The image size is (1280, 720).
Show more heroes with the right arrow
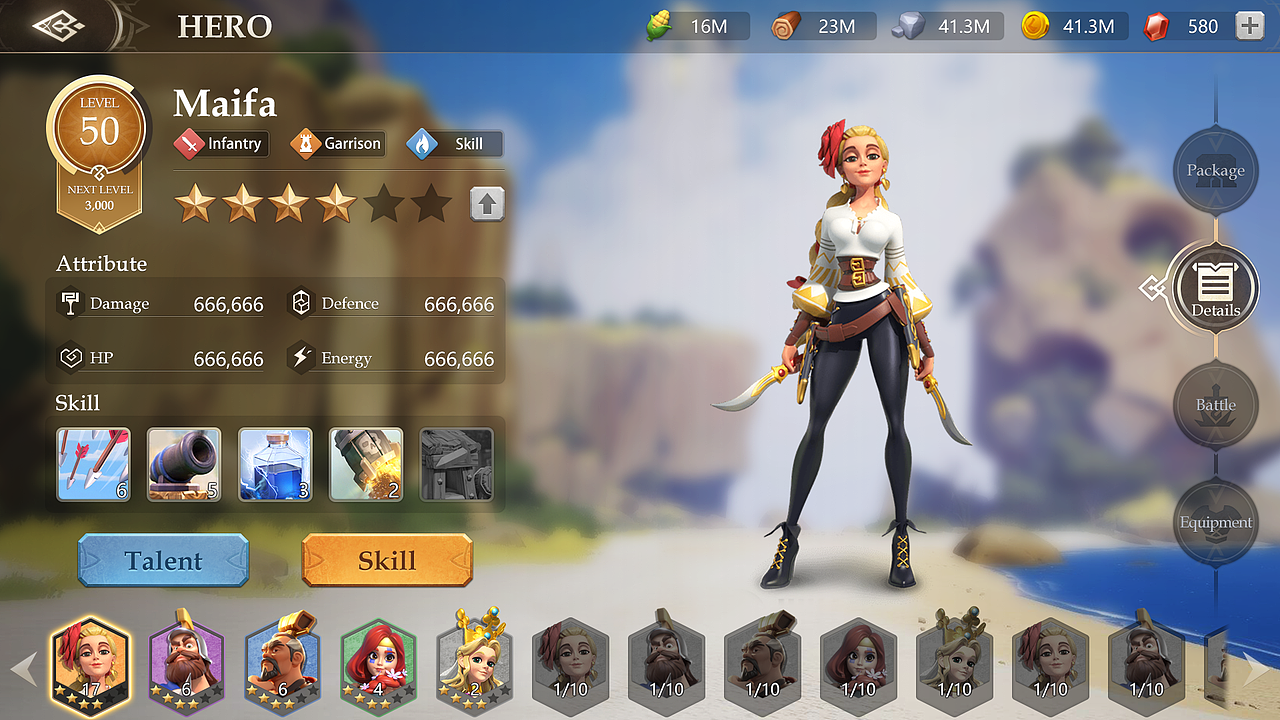tap(1256, 668)
